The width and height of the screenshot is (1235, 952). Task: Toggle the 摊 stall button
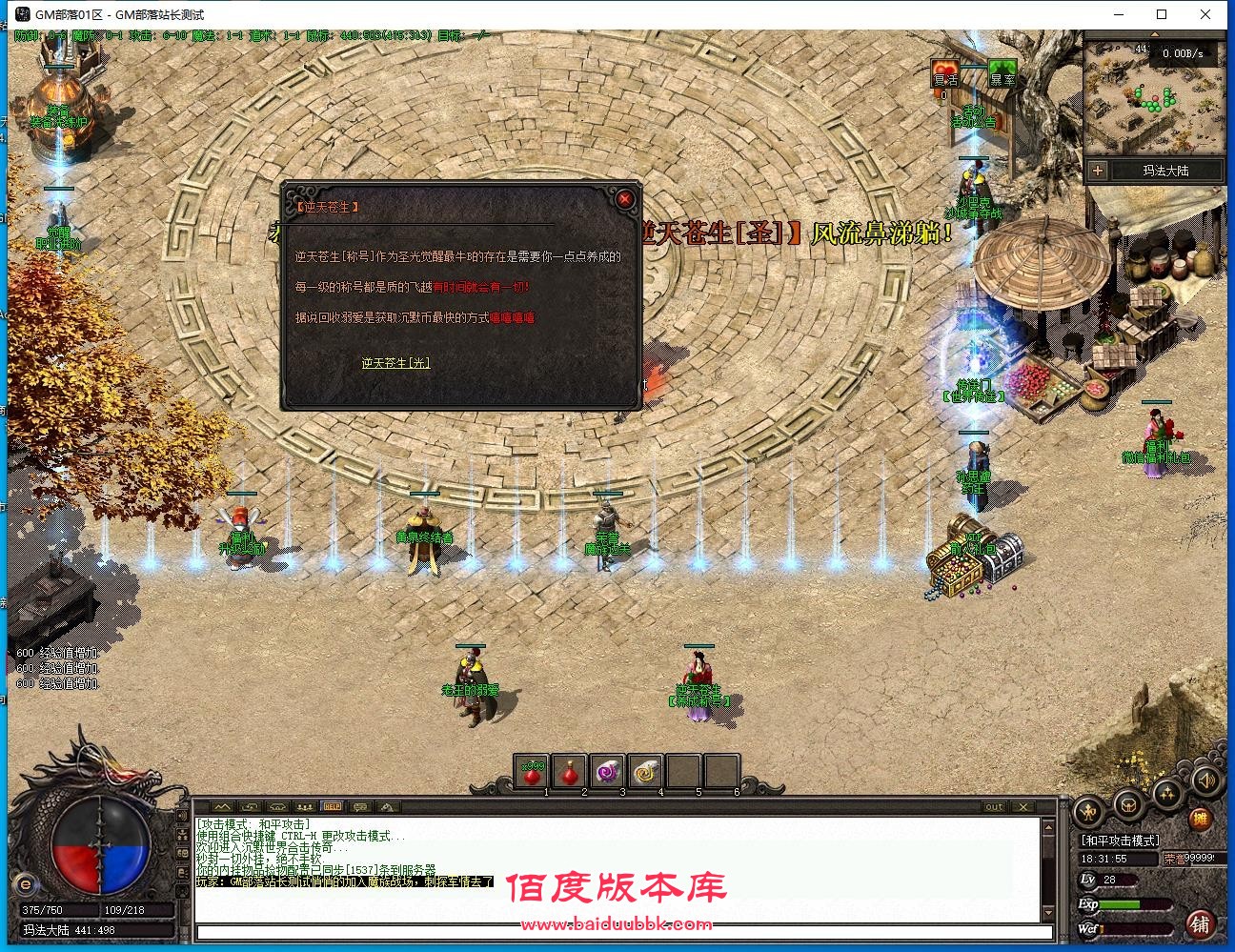coord(1200,818)
